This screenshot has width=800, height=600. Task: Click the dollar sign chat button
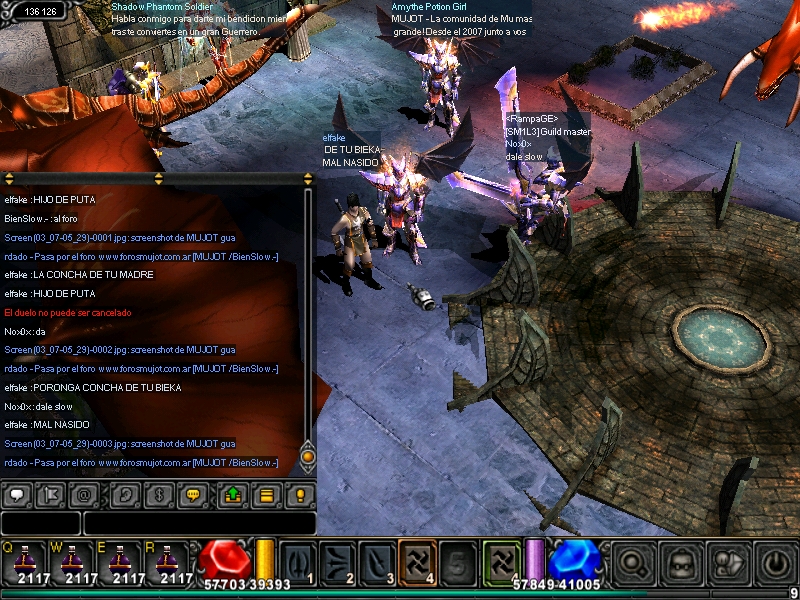point(157,494)
